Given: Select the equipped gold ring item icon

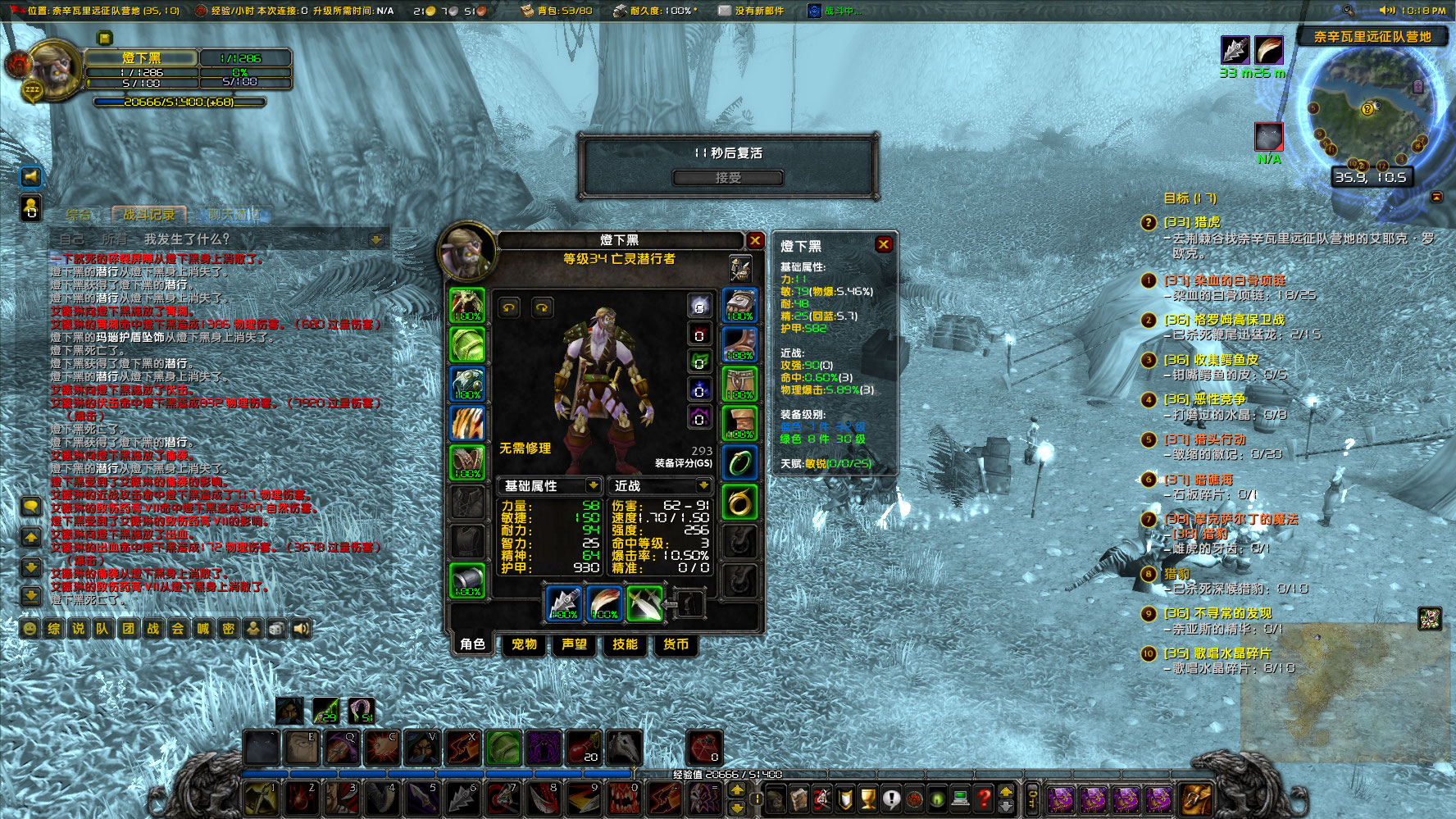Looking at the screenshot, I should pos(739,502).
